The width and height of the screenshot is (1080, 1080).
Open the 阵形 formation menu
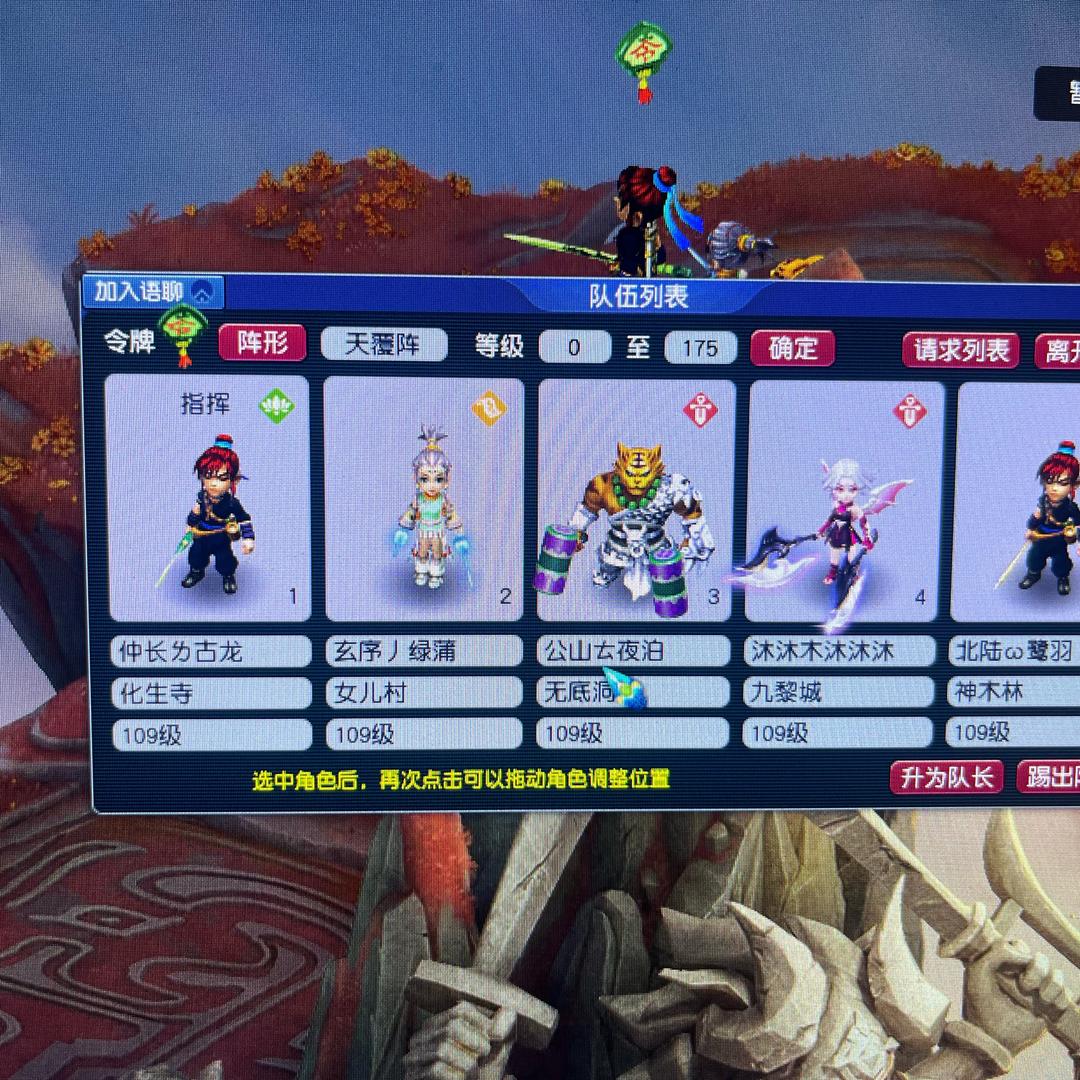[261, 343]
